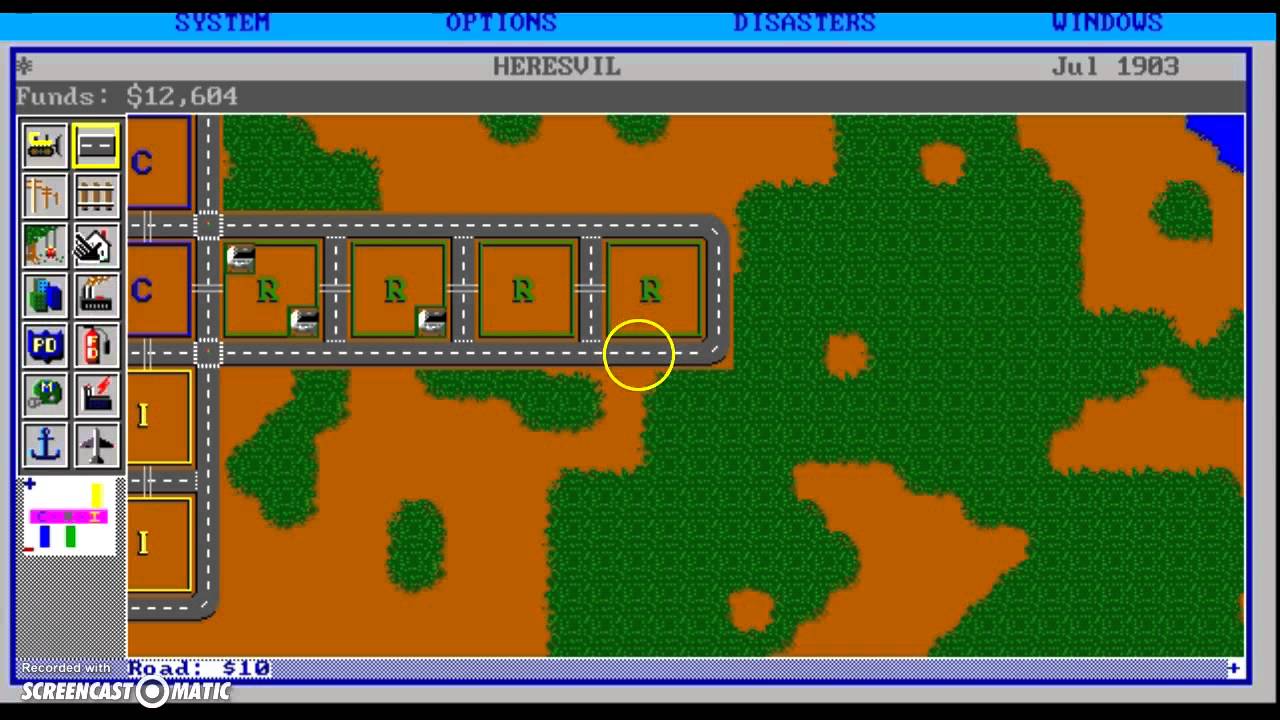Select the Power Lines tool
The image size is (1280, 720).
click(44, 195)
